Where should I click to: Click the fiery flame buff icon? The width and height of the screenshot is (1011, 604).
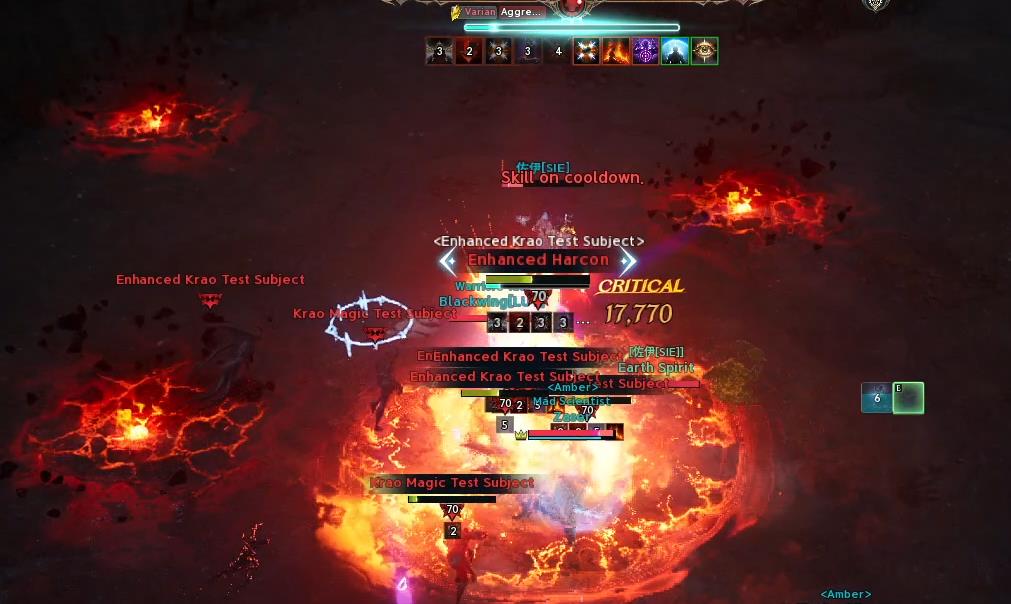616,51
